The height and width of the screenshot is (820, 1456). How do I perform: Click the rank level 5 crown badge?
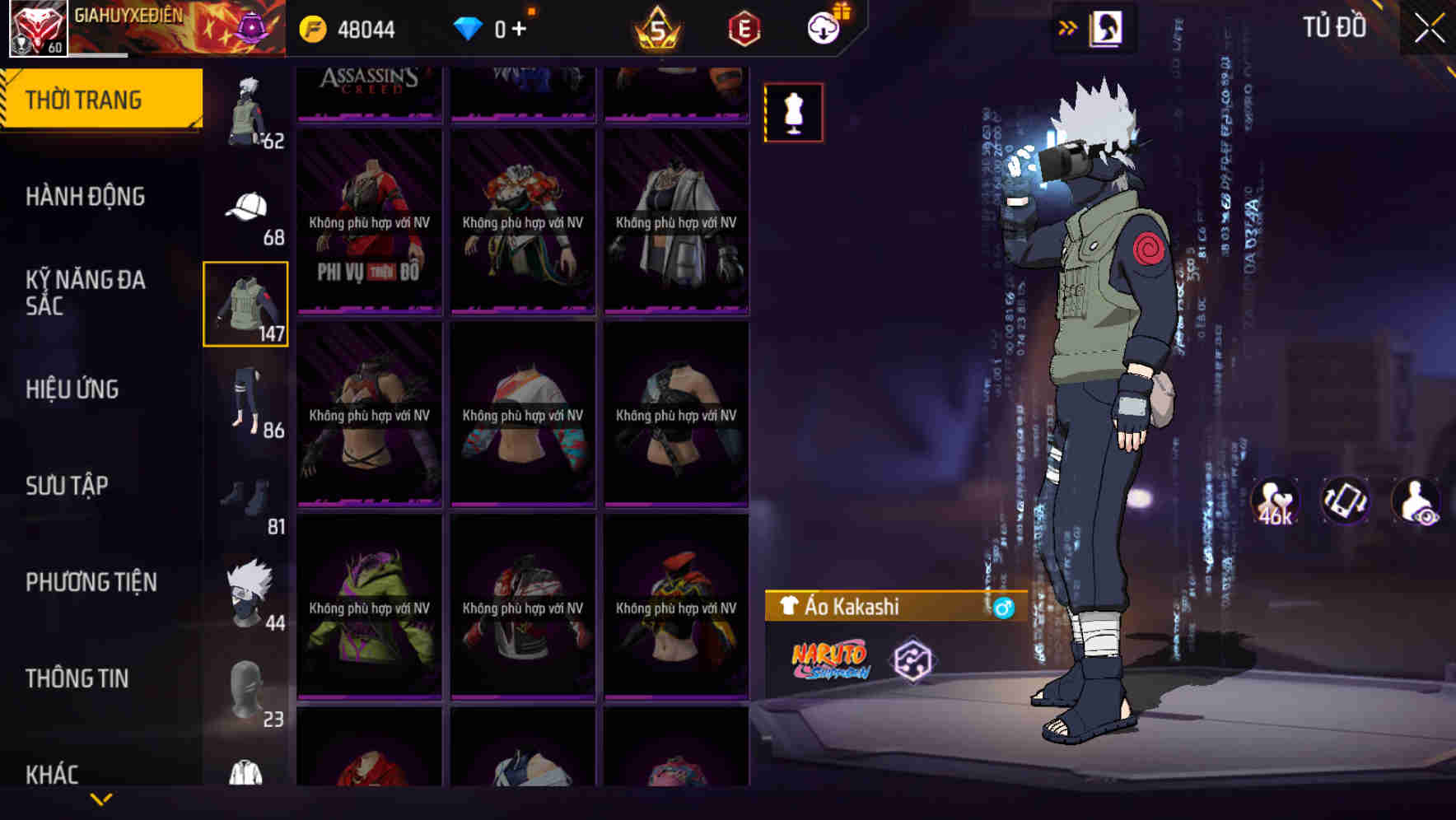coord(659,27)
